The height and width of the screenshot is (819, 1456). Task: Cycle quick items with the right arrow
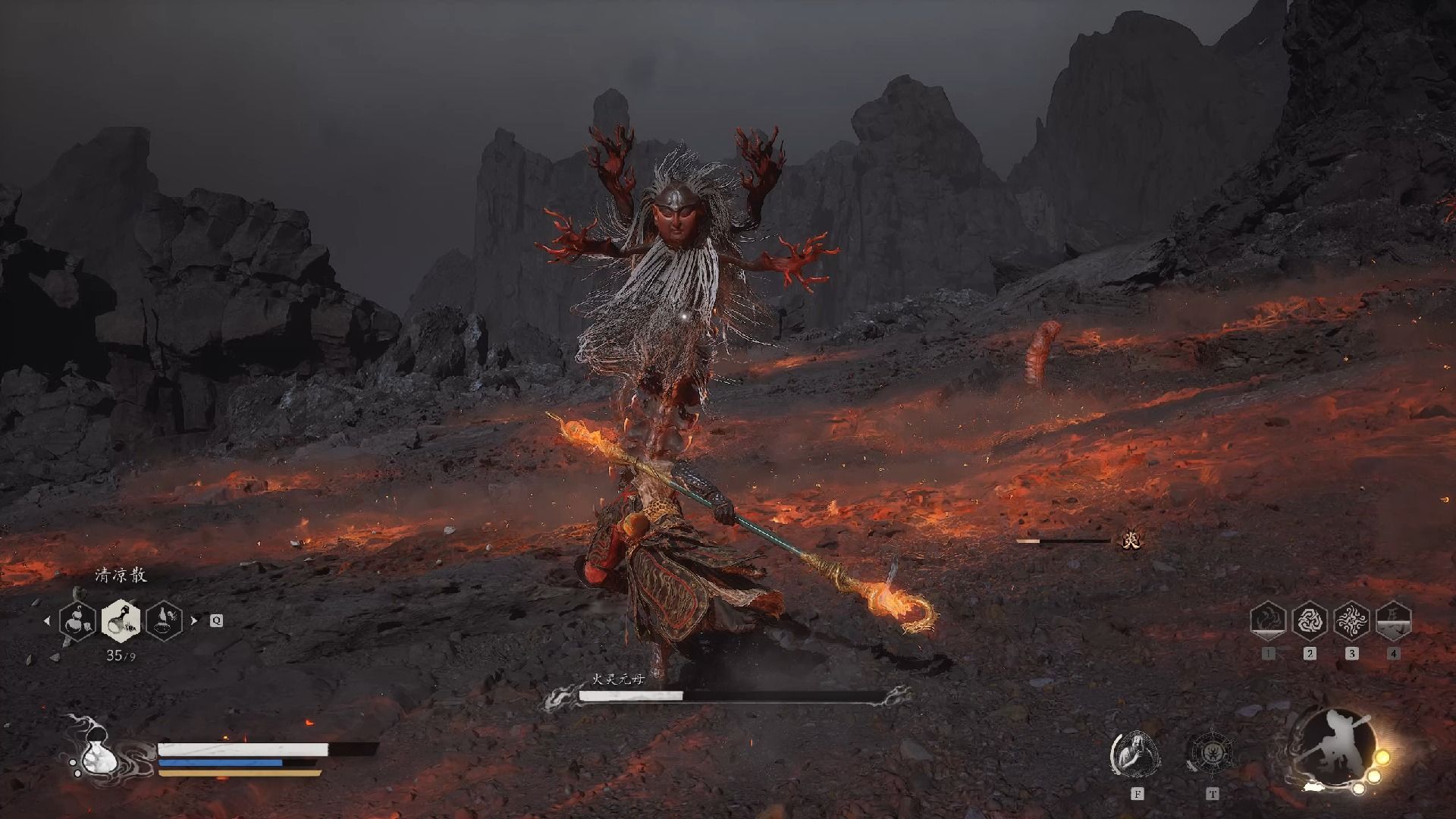tap(194, 620)
